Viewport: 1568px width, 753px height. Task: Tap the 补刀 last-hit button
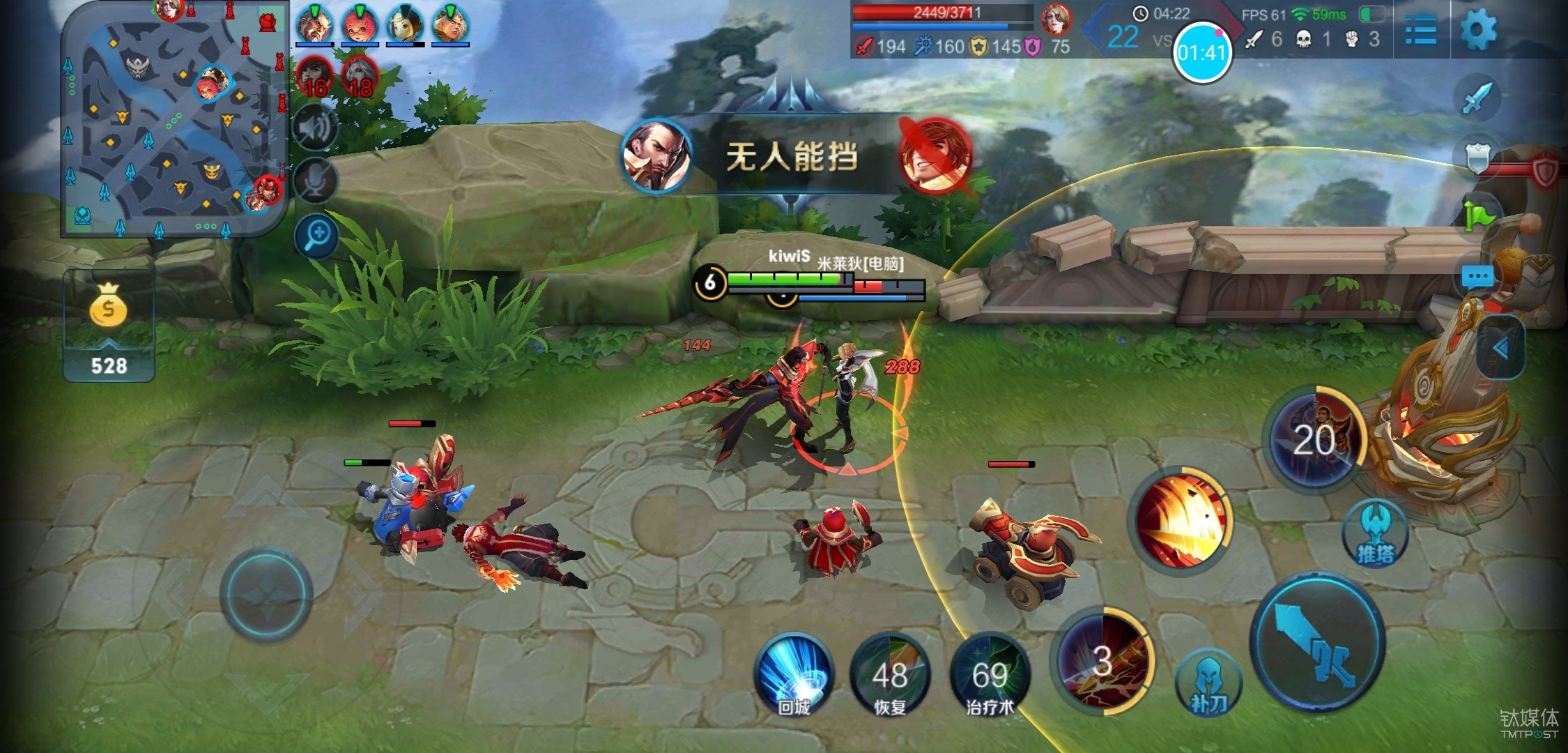(1208, 683)
